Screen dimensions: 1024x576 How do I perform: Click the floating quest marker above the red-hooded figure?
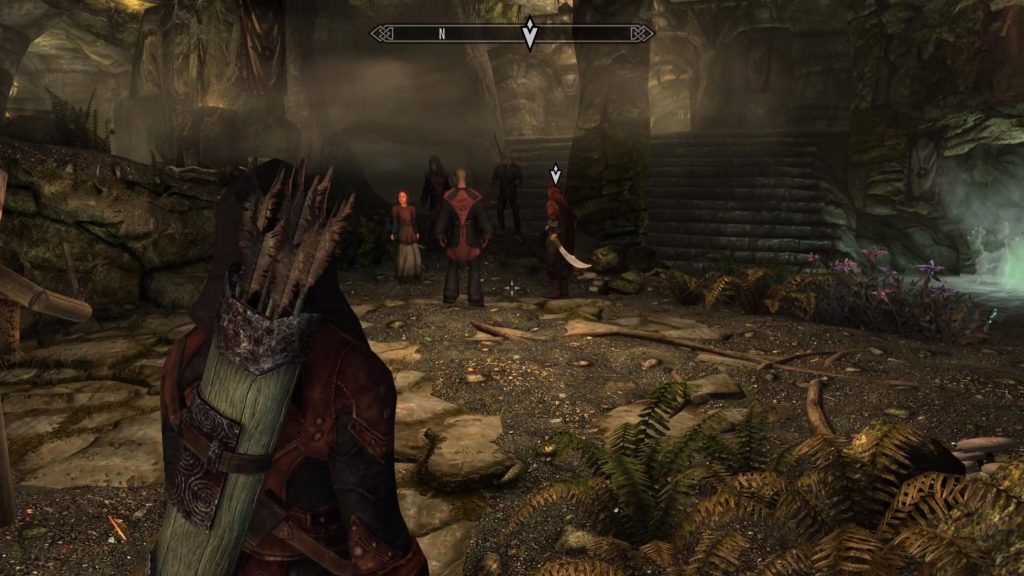pos(556,174)
